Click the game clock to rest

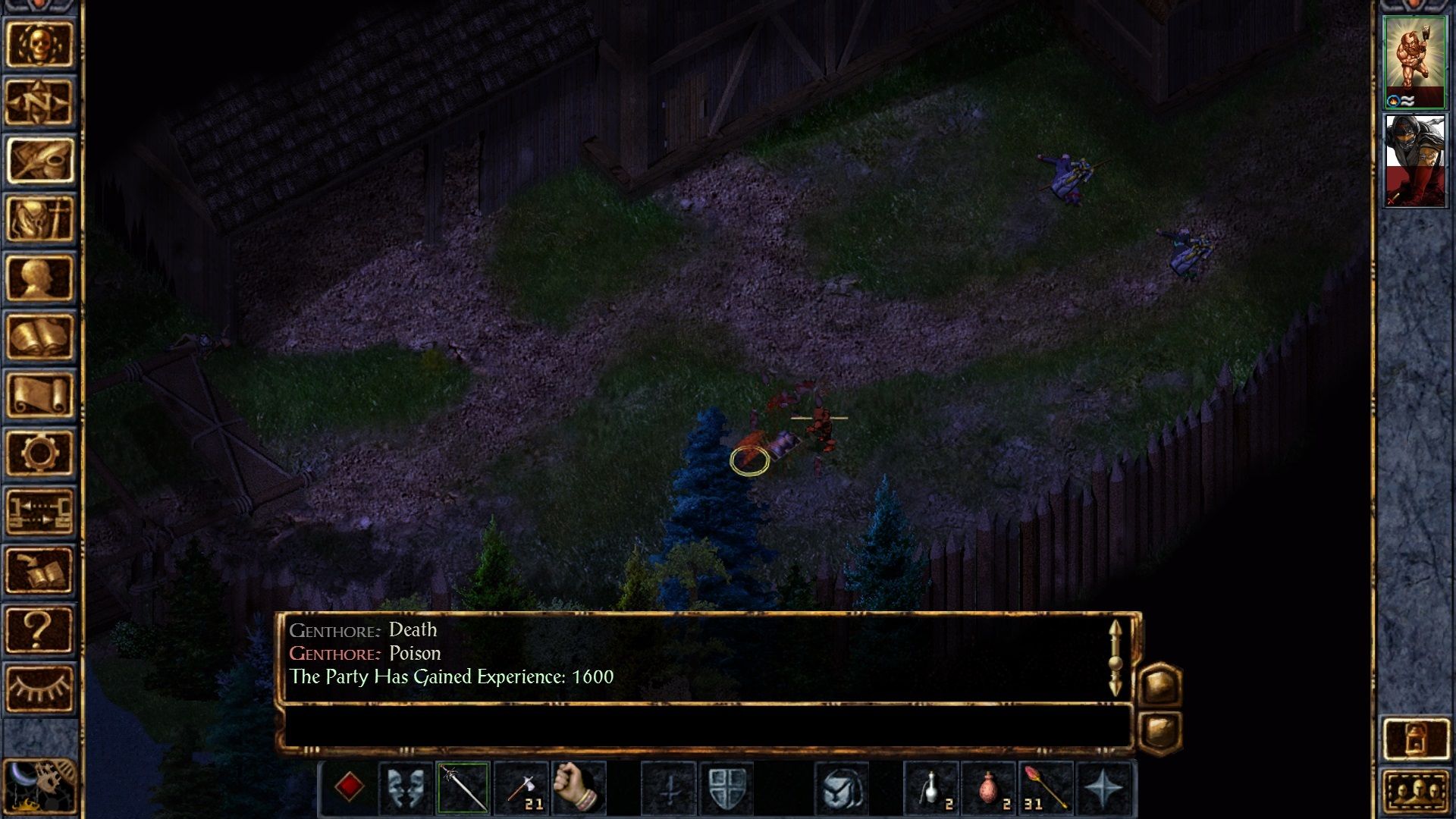(39, 786)
